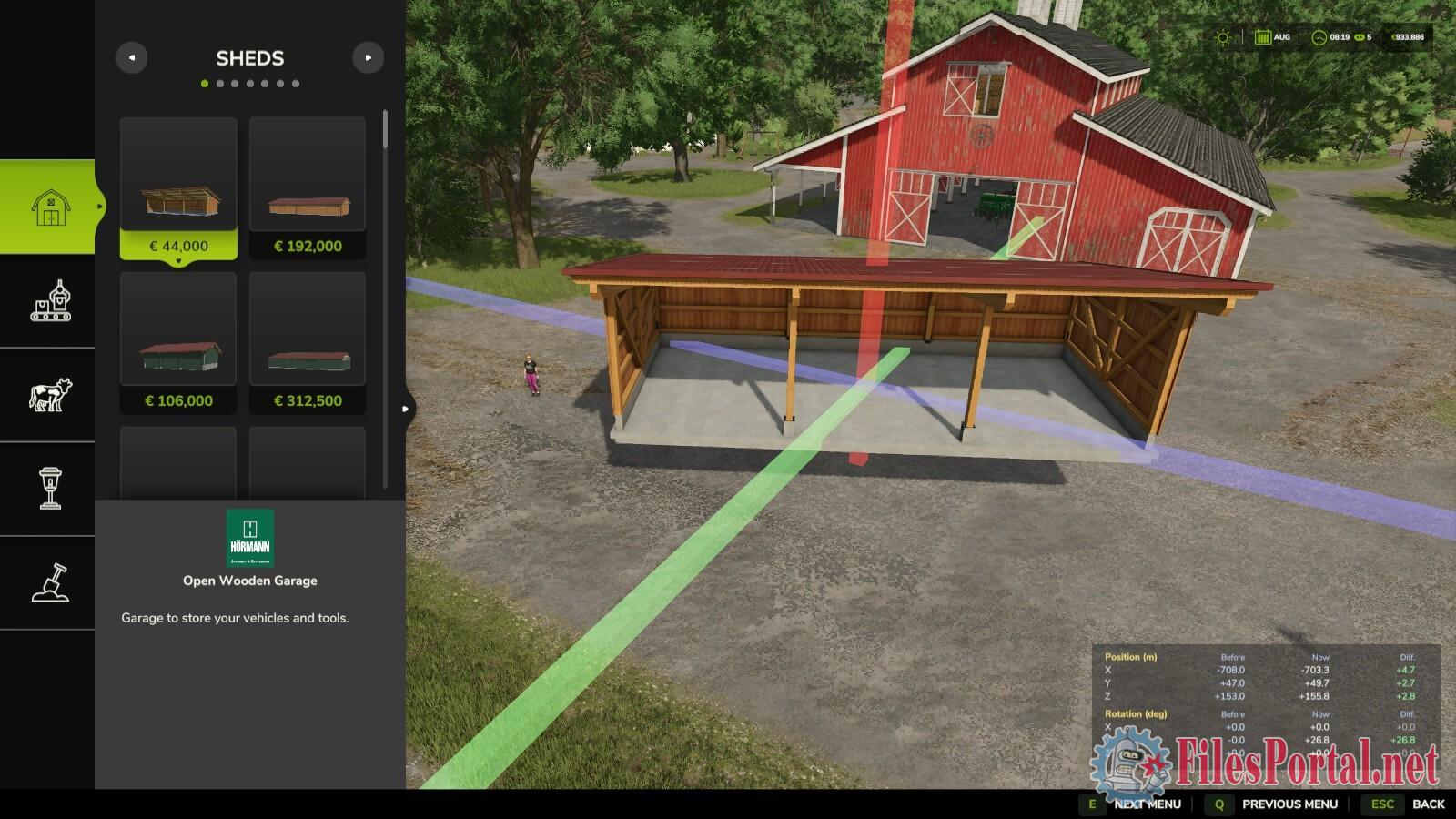Select the €44,000 Open Wooden Garage

click(x=178, y=187)
